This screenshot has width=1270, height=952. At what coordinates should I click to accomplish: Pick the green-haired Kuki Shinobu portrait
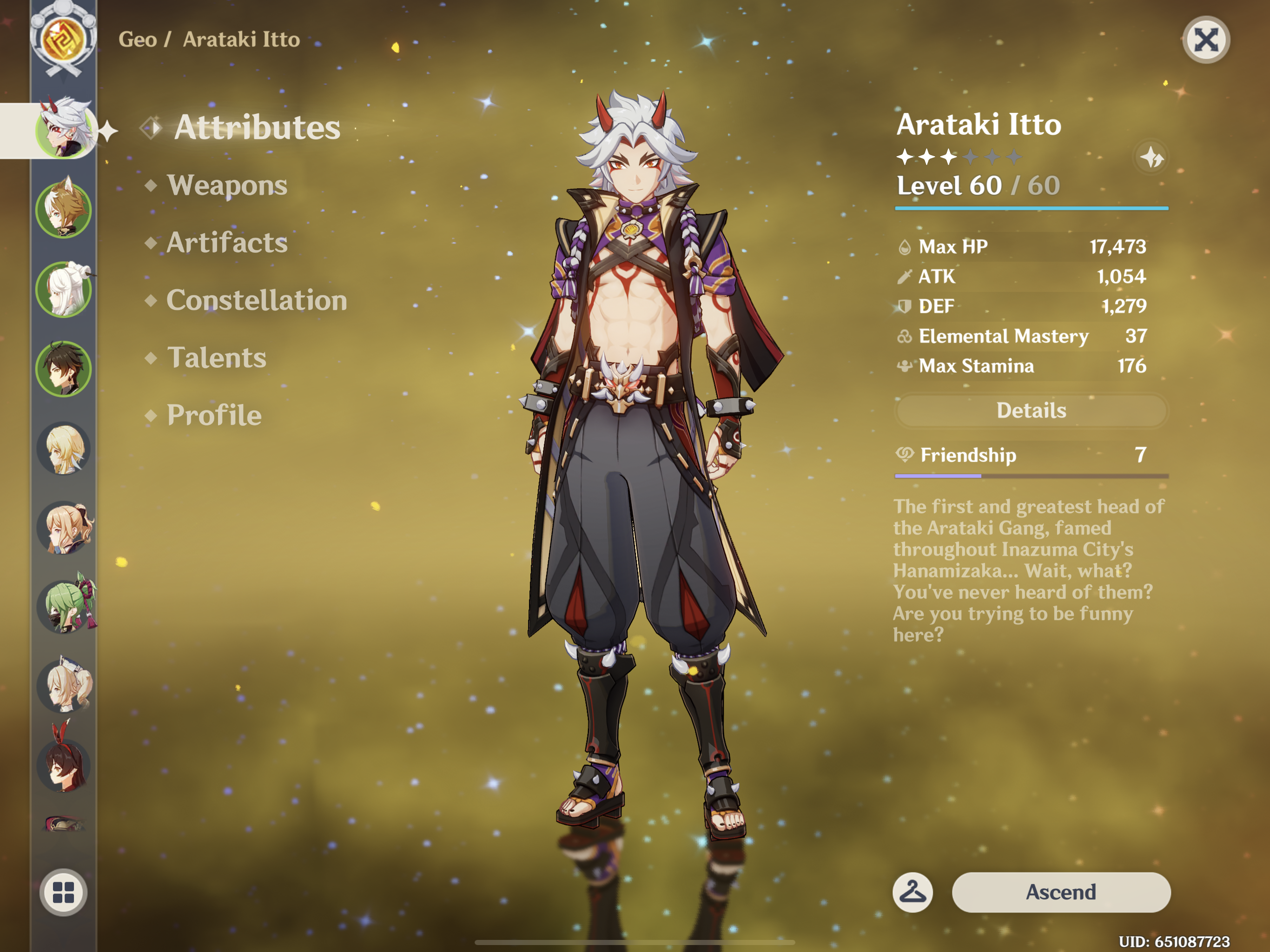click(64, 606)
